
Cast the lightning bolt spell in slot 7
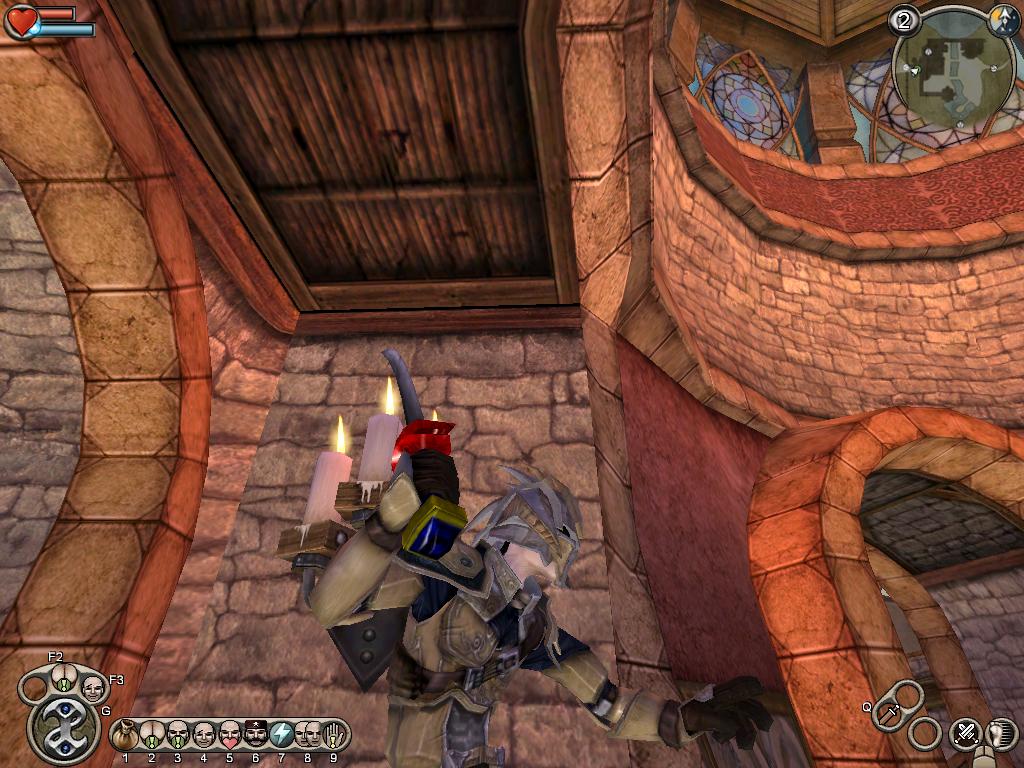(281, 736)
